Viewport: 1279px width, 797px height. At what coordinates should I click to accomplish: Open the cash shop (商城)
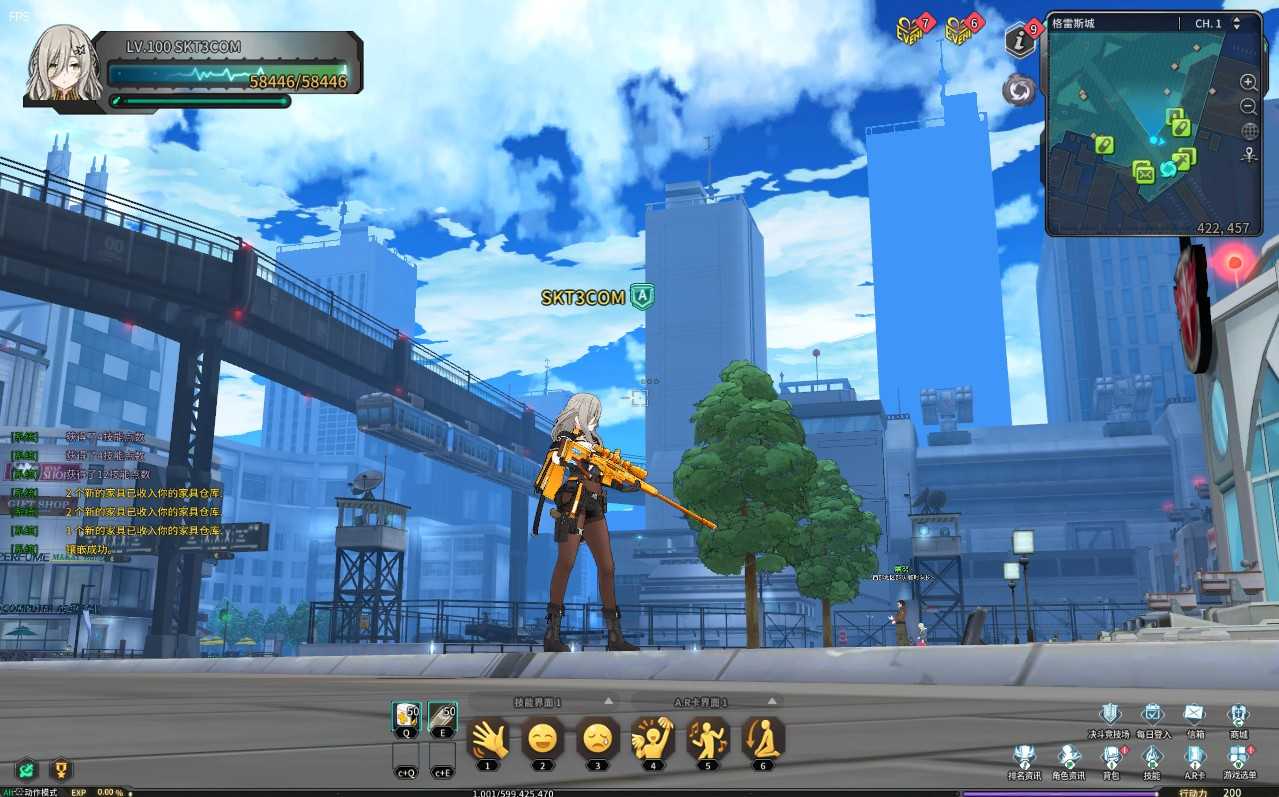click(1238, 714)
